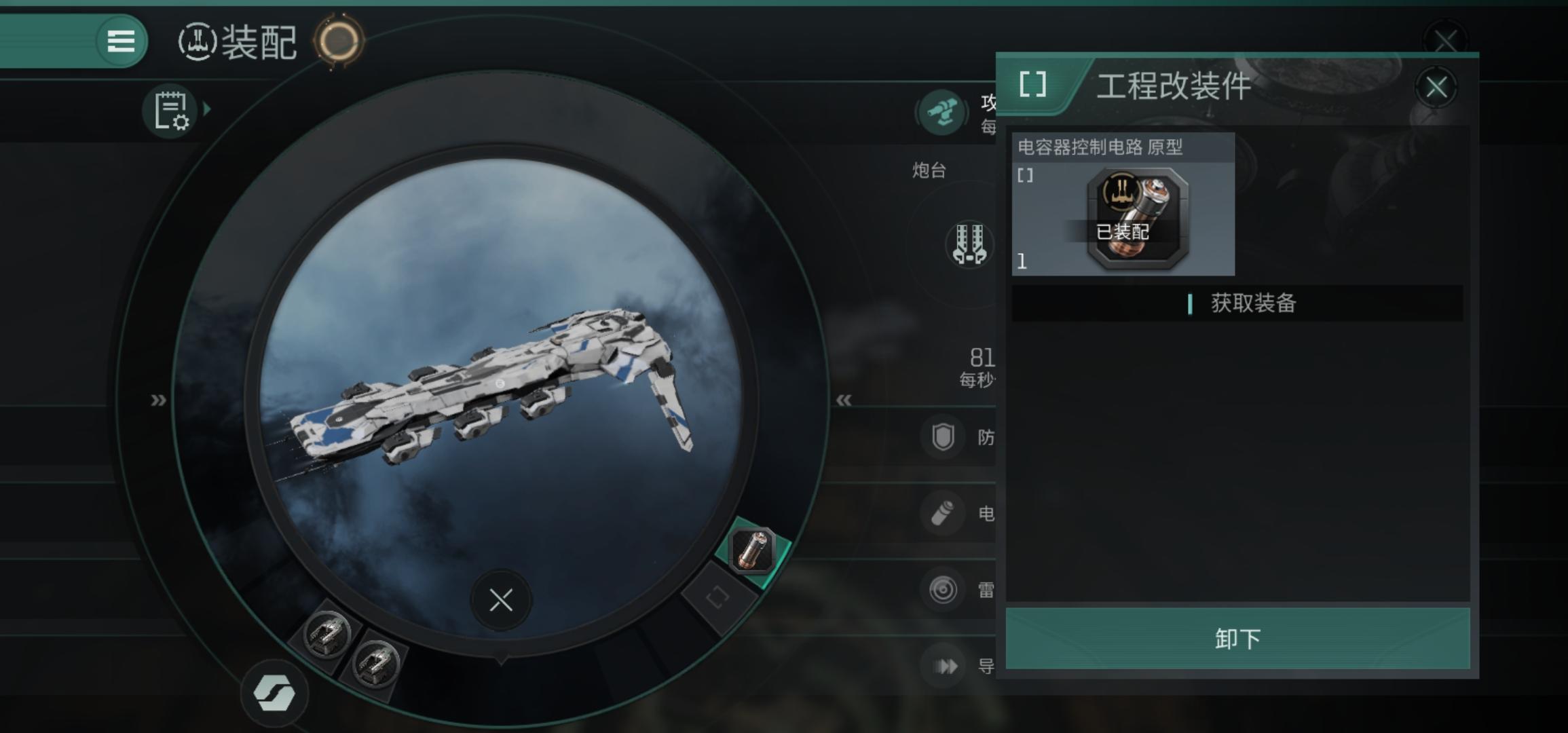
Task: Click the orange ring icon beside 装配
Action: [x=339, y=41]
